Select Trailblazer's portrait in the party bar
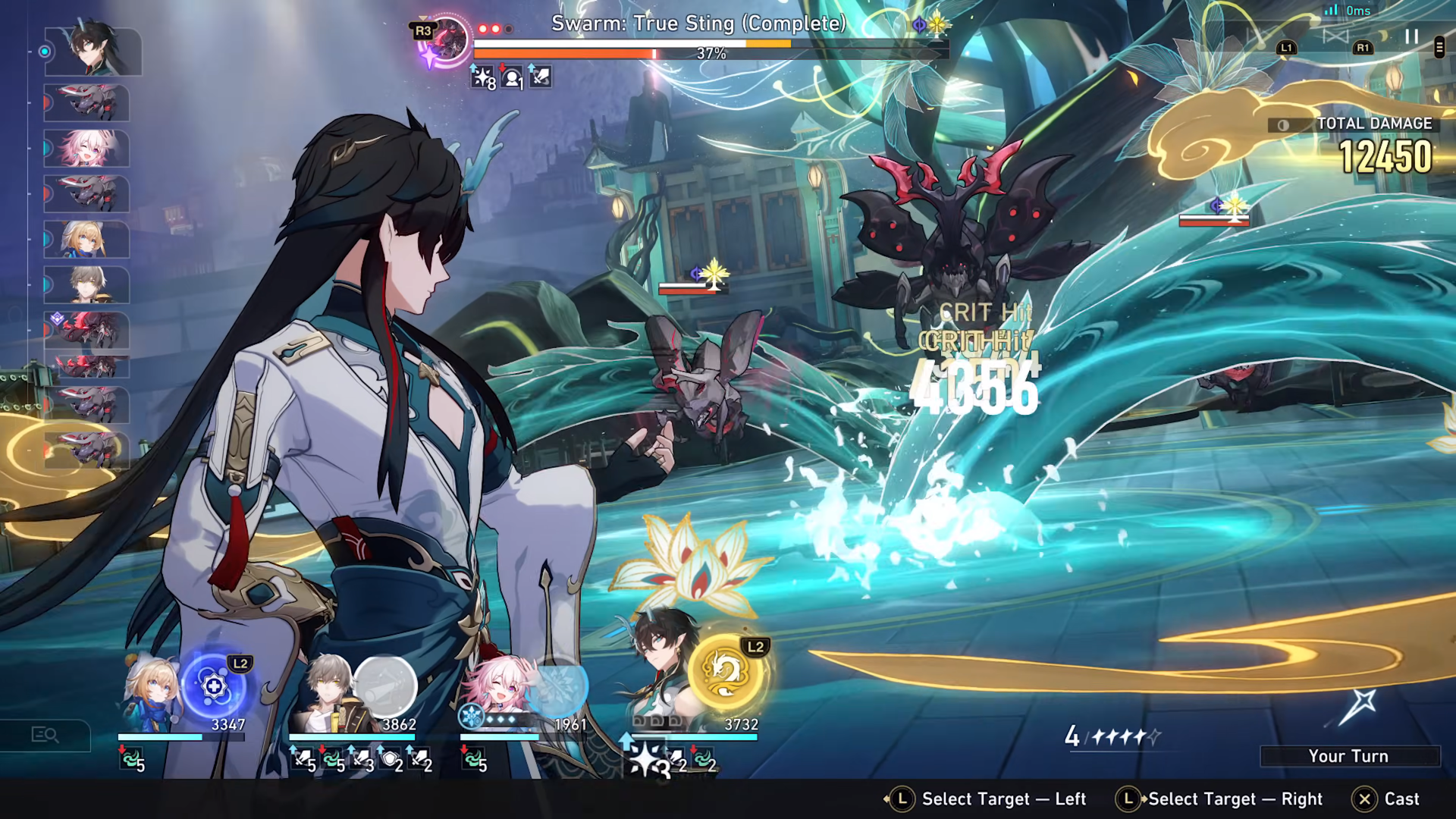 click(x=325, y=694)
